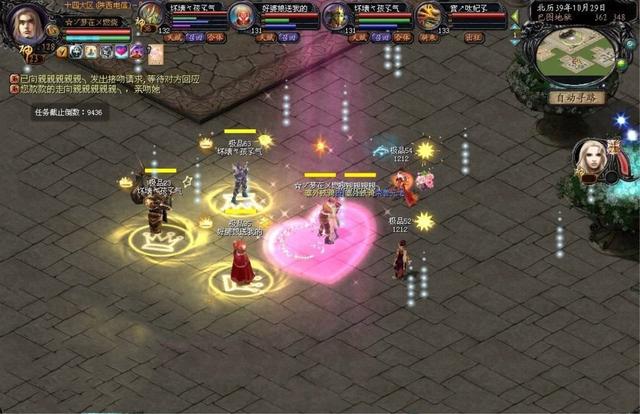This screenshot has height=414, width=640.
Task: Select the party member 寳丿吹妃子's portrait
Action: [428, 15]
